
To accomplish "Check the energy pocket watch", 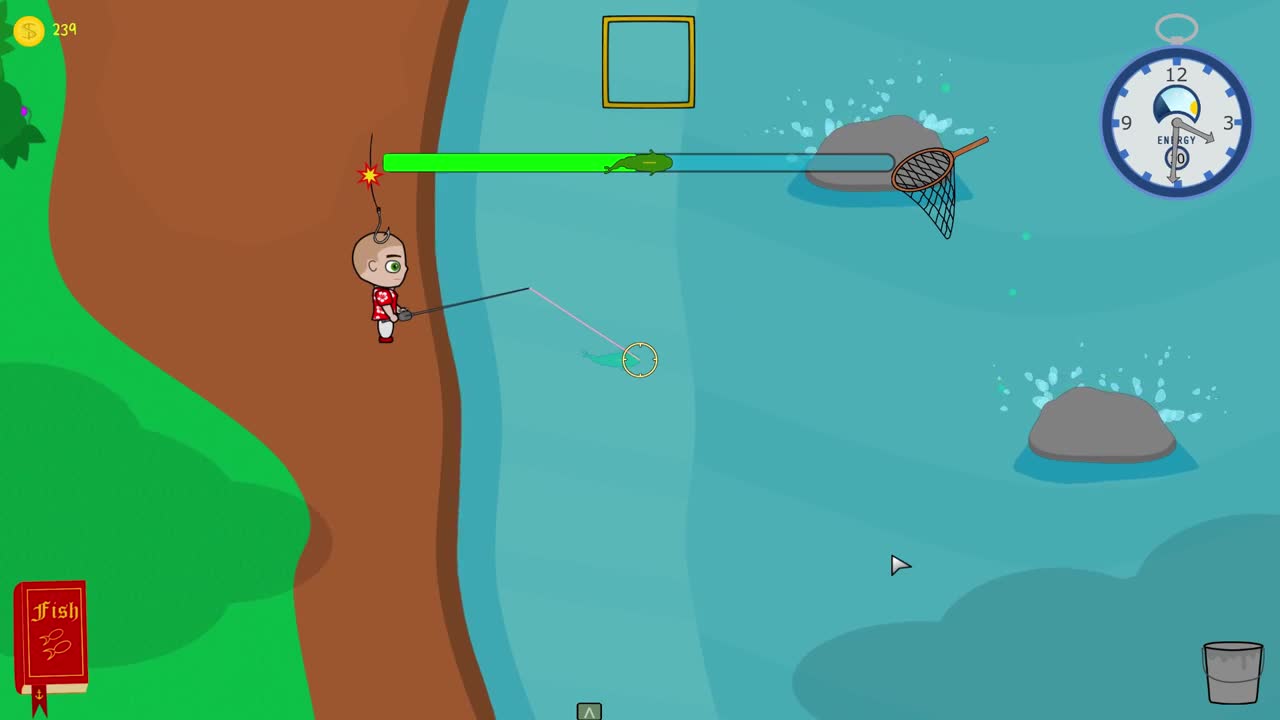I will [1176, 123].
